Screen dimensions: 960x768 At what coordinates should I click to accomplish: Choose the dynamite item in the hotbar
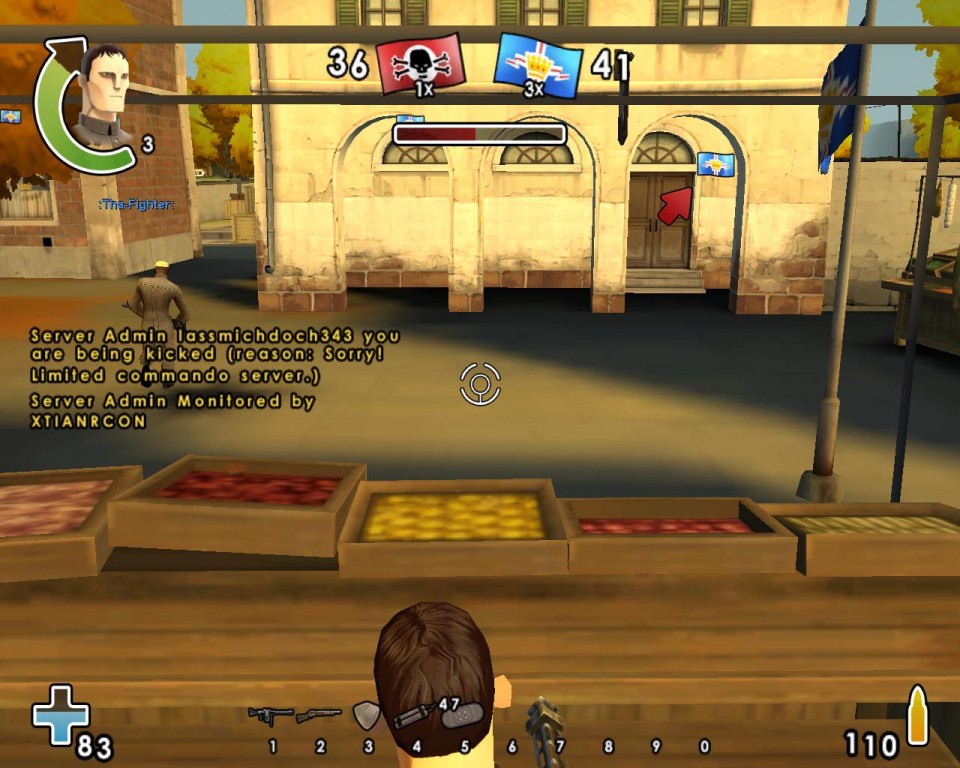point(413,714)
